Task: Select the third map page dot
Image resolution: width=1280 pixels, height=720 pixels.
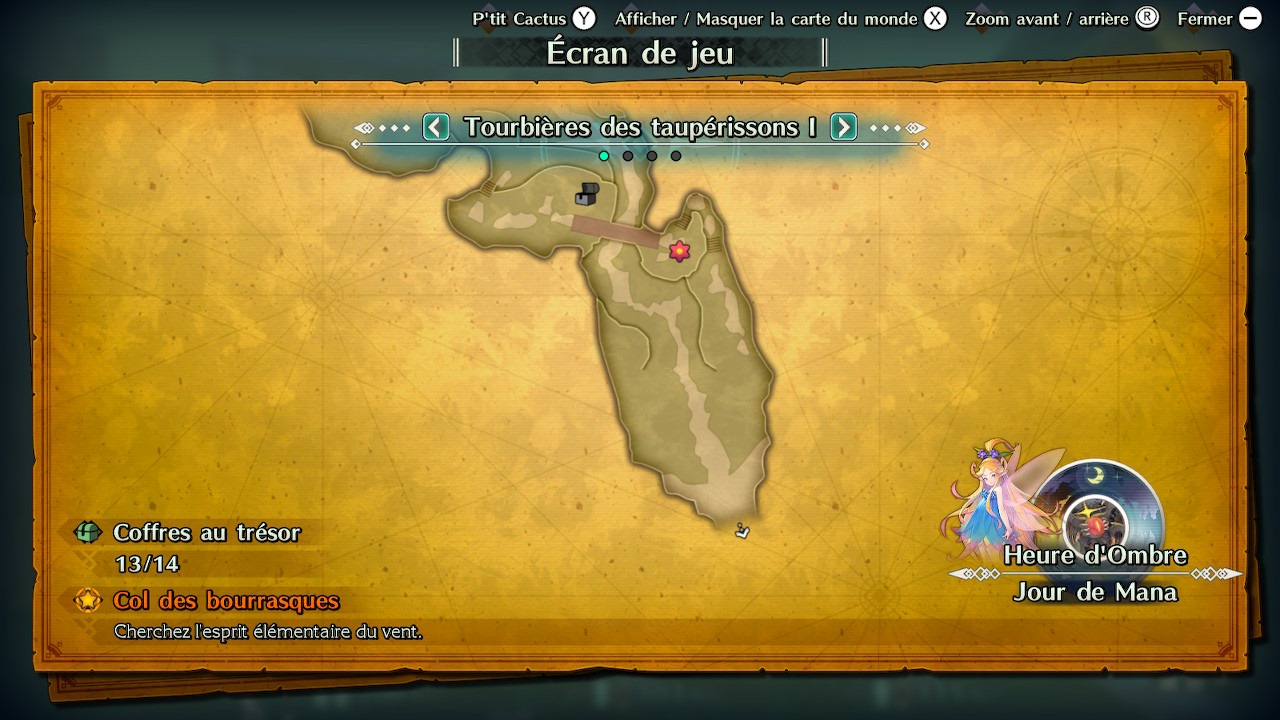Action: [652, 156]
